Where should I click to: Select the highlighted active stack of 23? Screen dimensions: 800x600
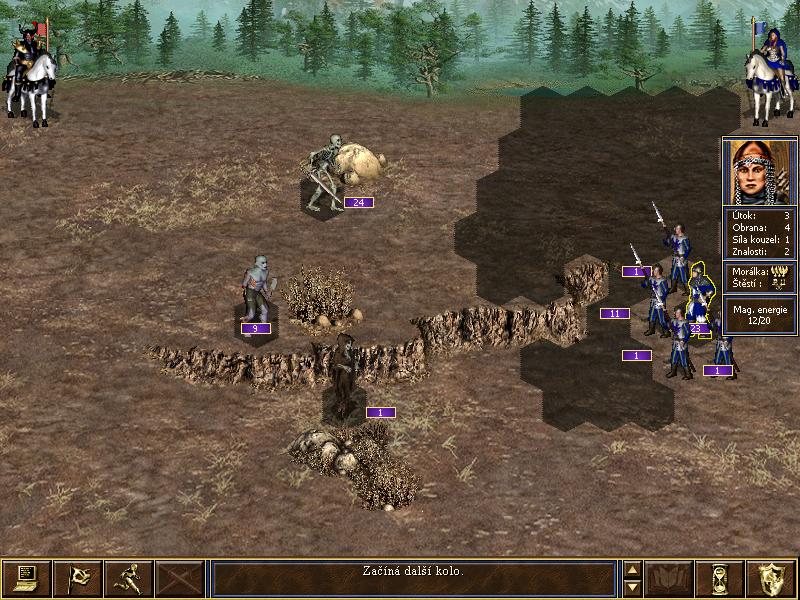[x=700, y=298]
